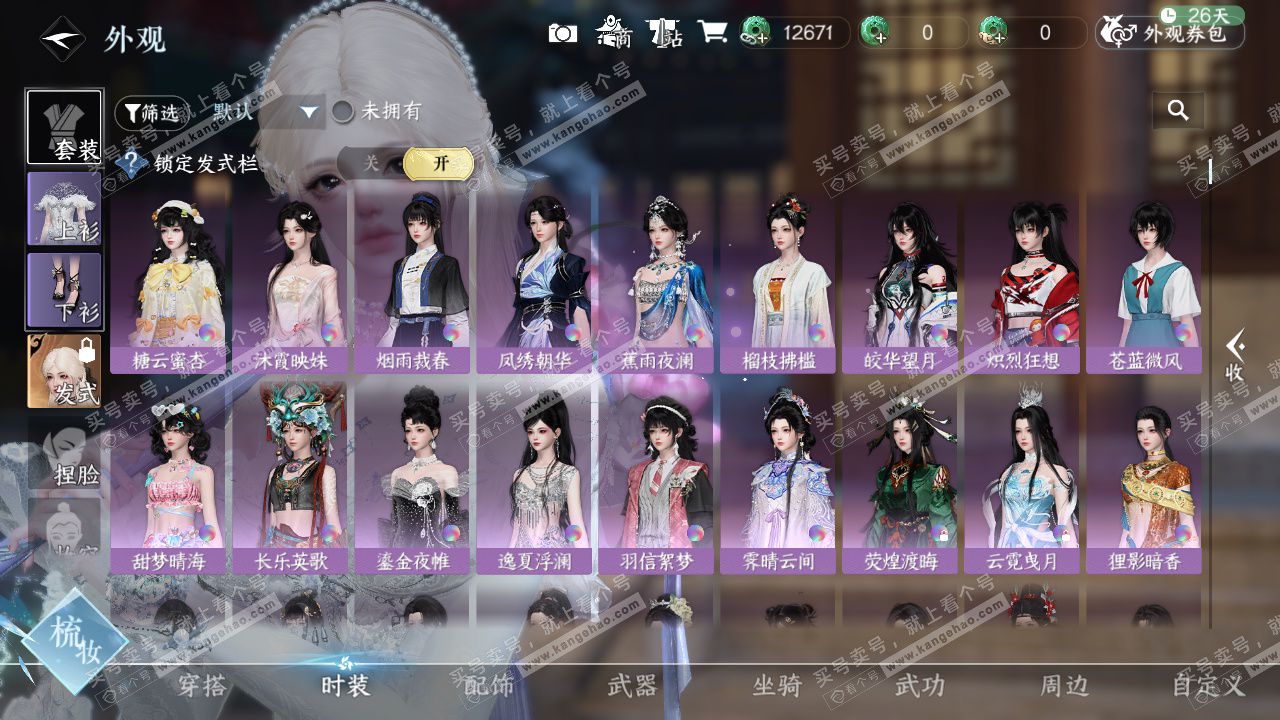Pick the 糖云蜜杏 outfit thumbnail

pos(168,283)
